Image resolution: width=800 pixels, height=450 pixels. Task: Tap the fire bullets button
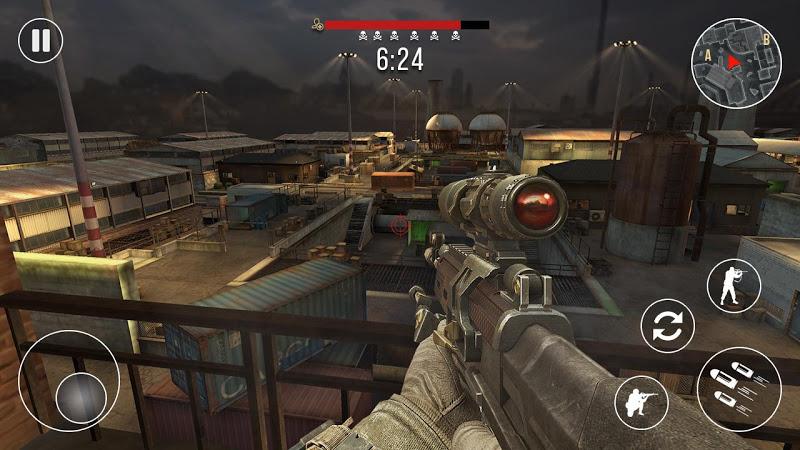point(739,388)
